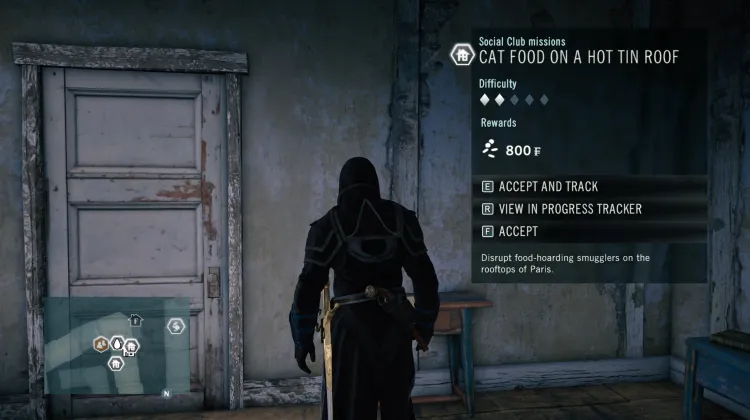Select the brown co-op marker on the minimap

pyautogui.click(x=101, y=344)
